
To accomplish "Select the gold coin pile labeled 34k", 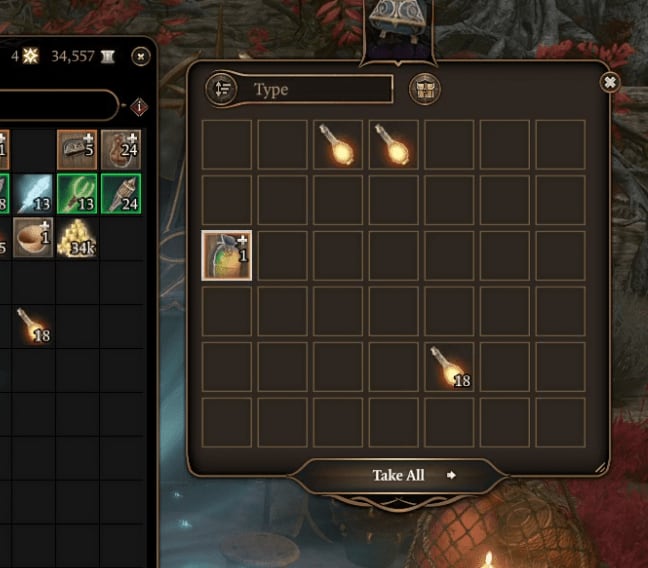I will pos(77,239).
